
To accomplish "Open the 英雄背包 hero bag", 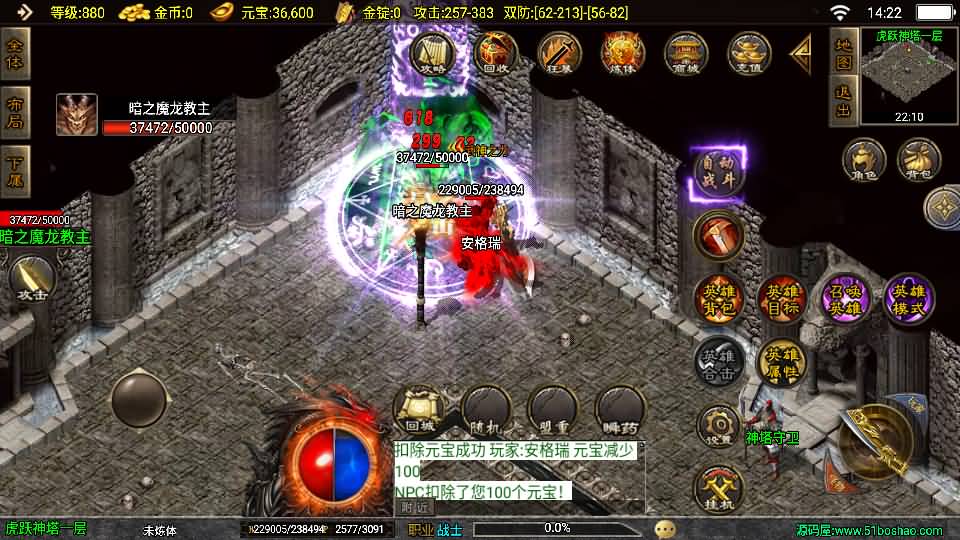I will [718, 298].
